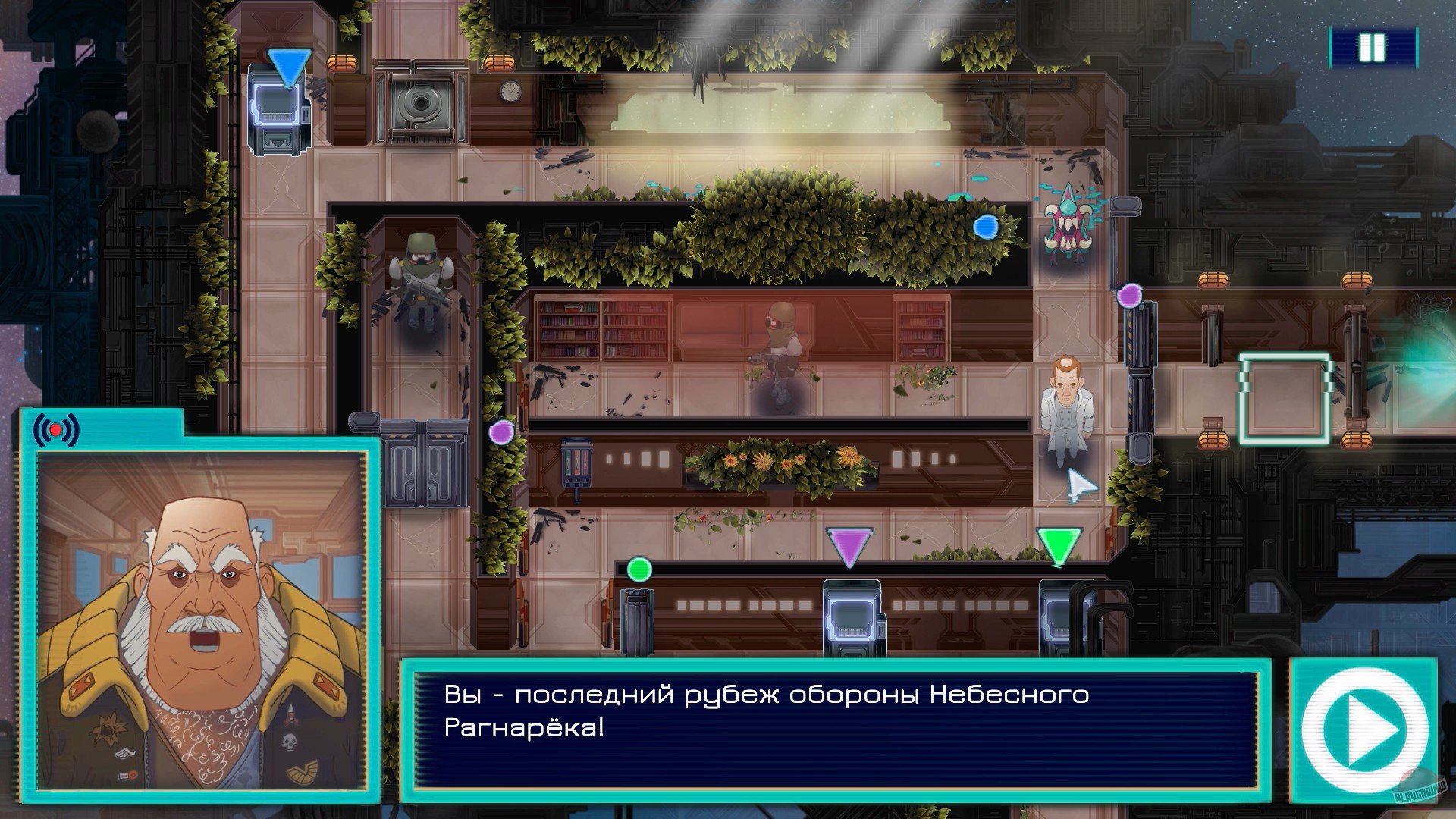Click the blue orb beside the vine wall

[x=986, y=226]
